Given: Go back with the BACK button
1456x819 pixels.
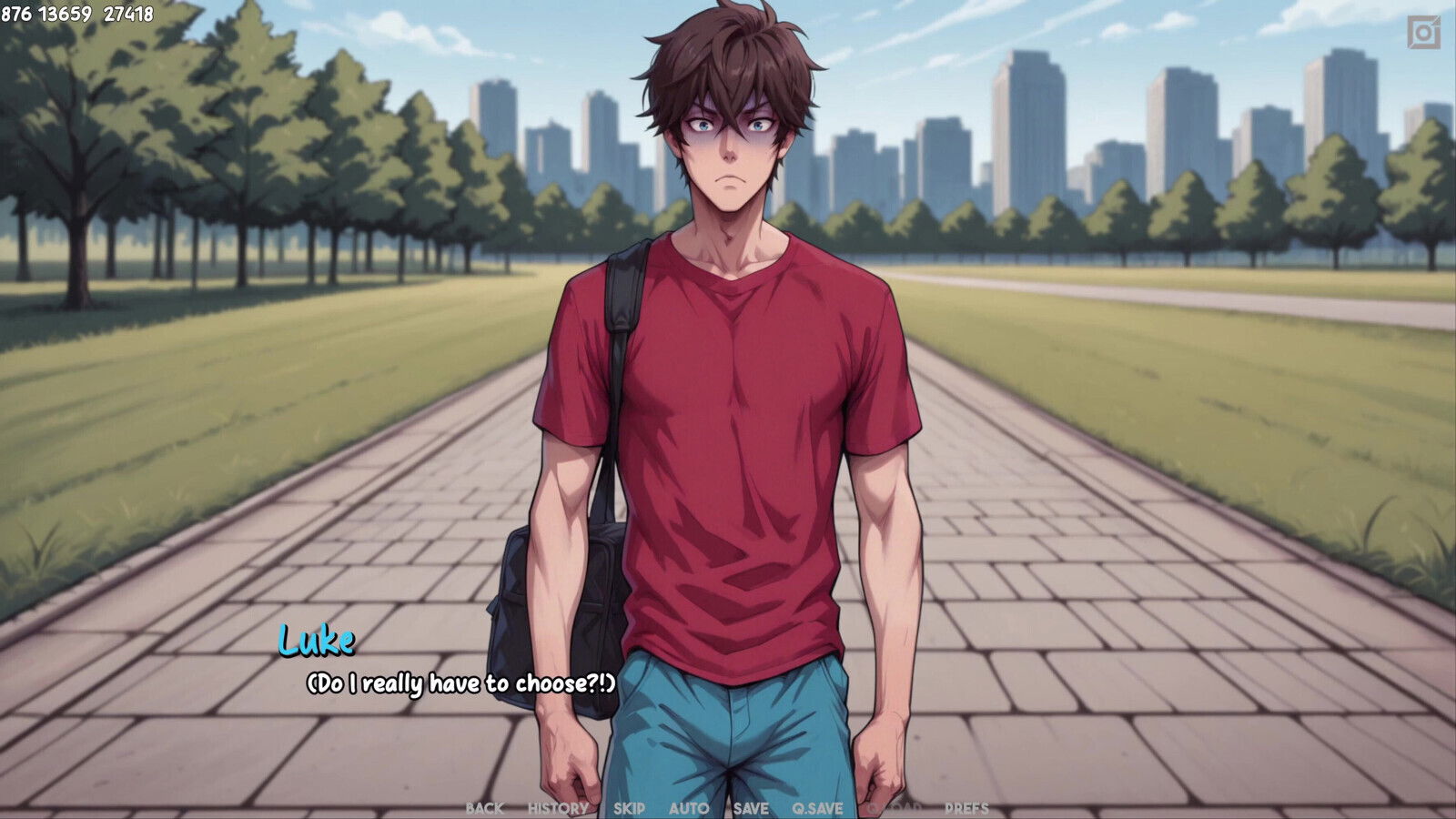Looking at the screenshot, I should pos(484,808).
